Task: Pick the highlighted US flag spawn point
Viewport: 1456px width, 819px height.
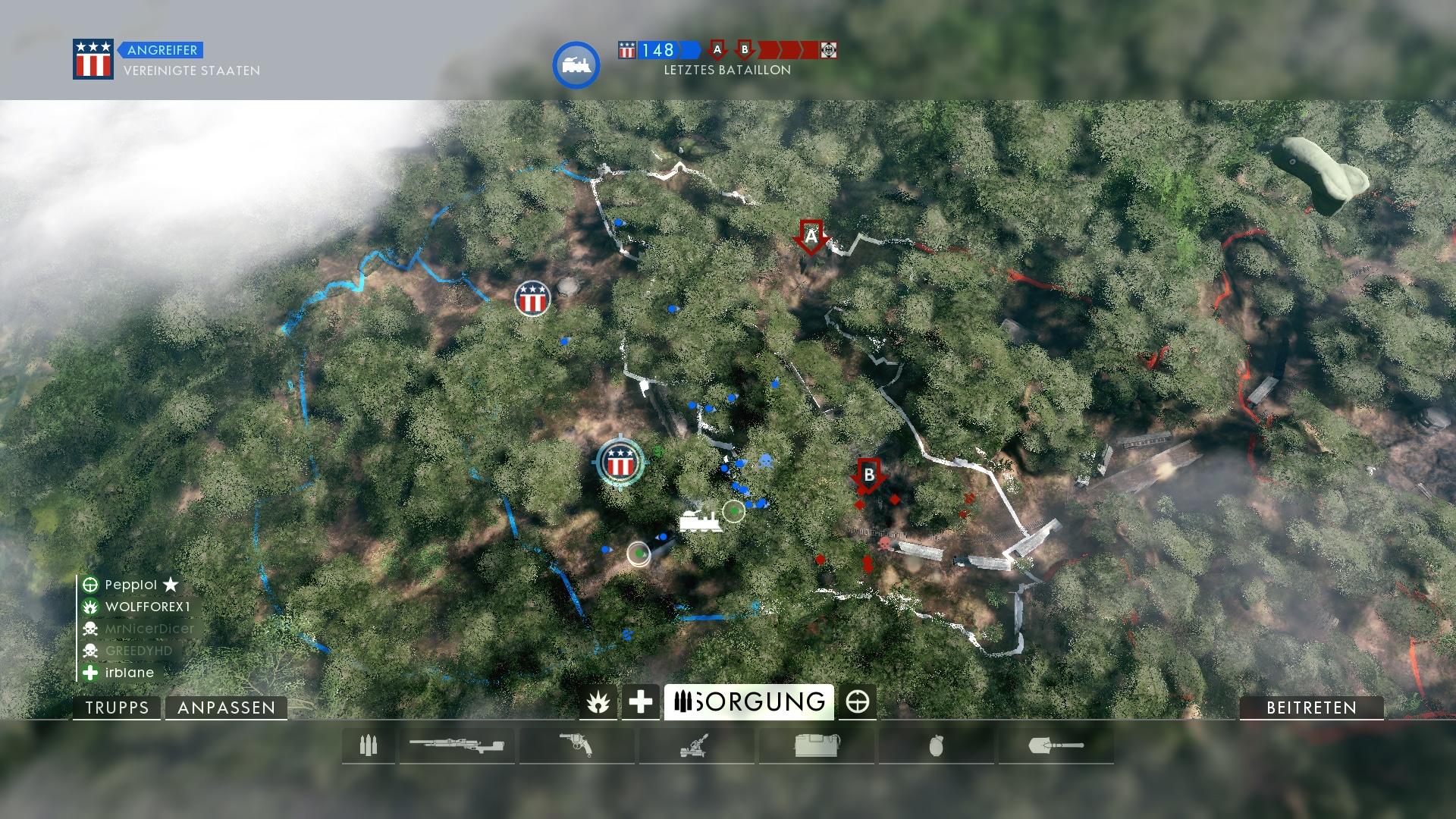Action: (620, 462)
